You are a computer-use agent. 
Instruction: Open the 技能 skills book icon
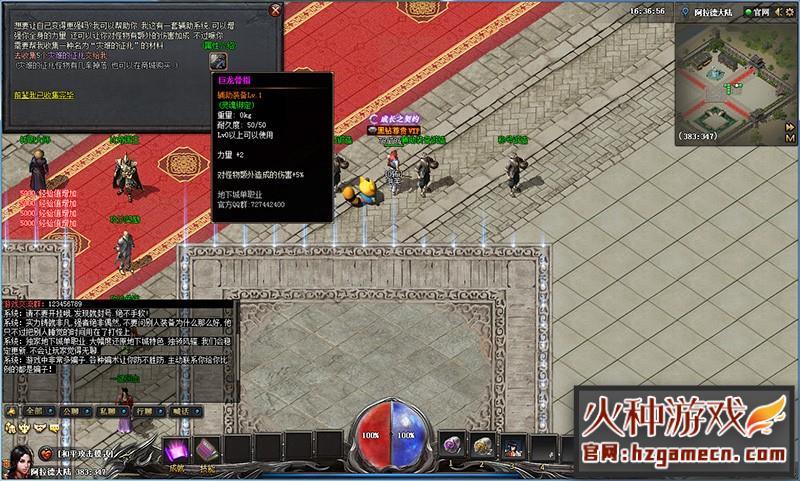207,450
